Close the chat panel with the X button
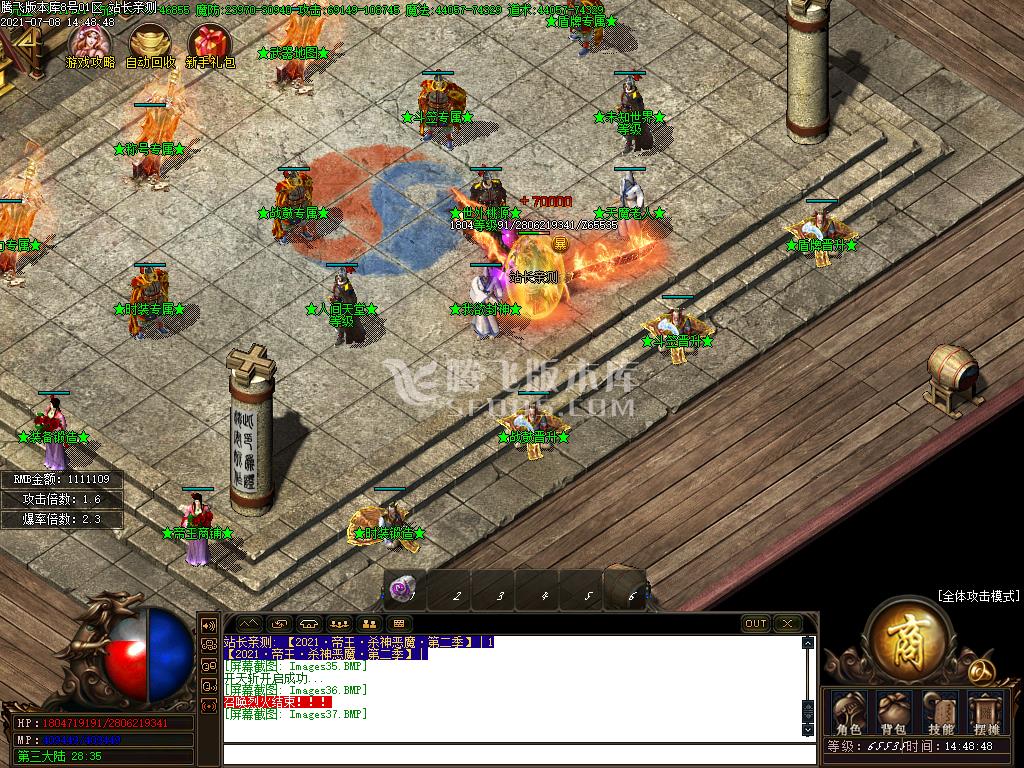The height and width of the screenshot is (768, 1024). (x=788, y=624)
